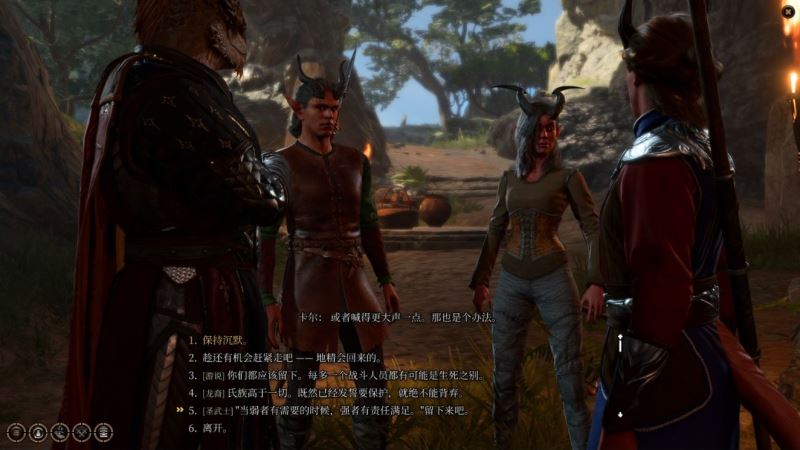Choose option 6 离开 to leave
The height and width of the screenshot is (450, 800).
coord(215,428)
